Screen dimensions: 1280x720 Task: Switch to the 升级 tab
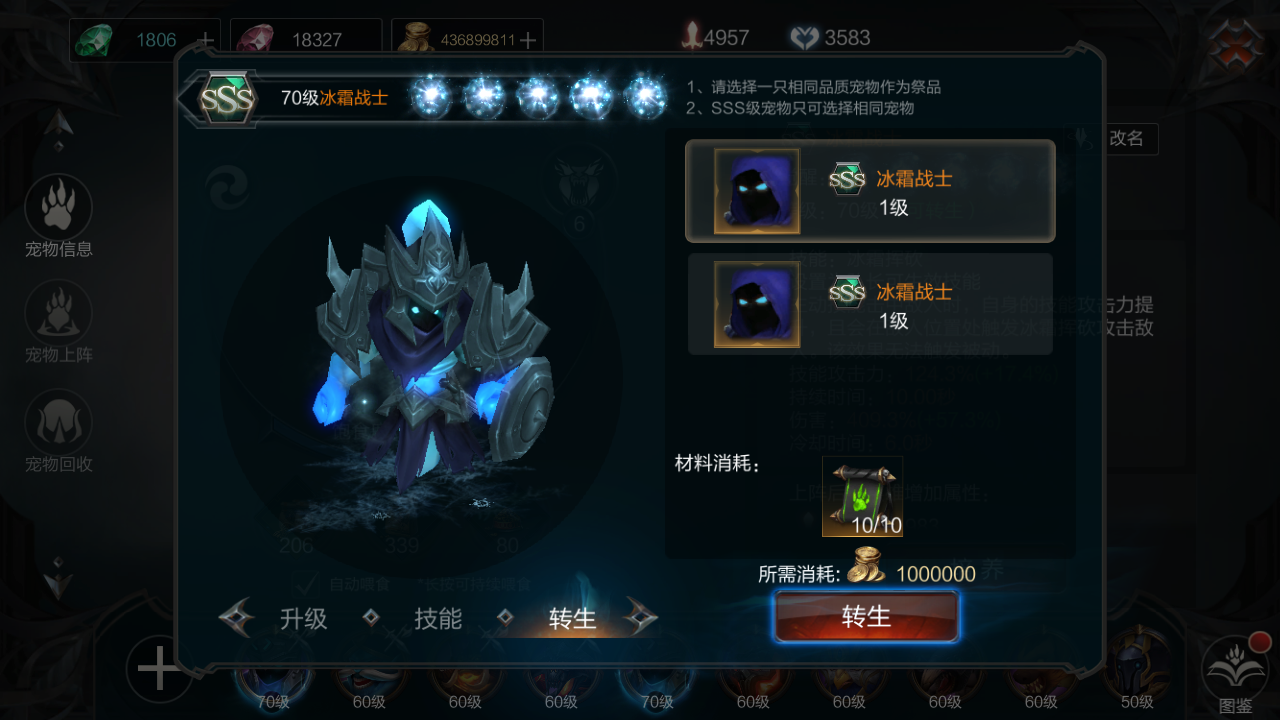[303, 618]
